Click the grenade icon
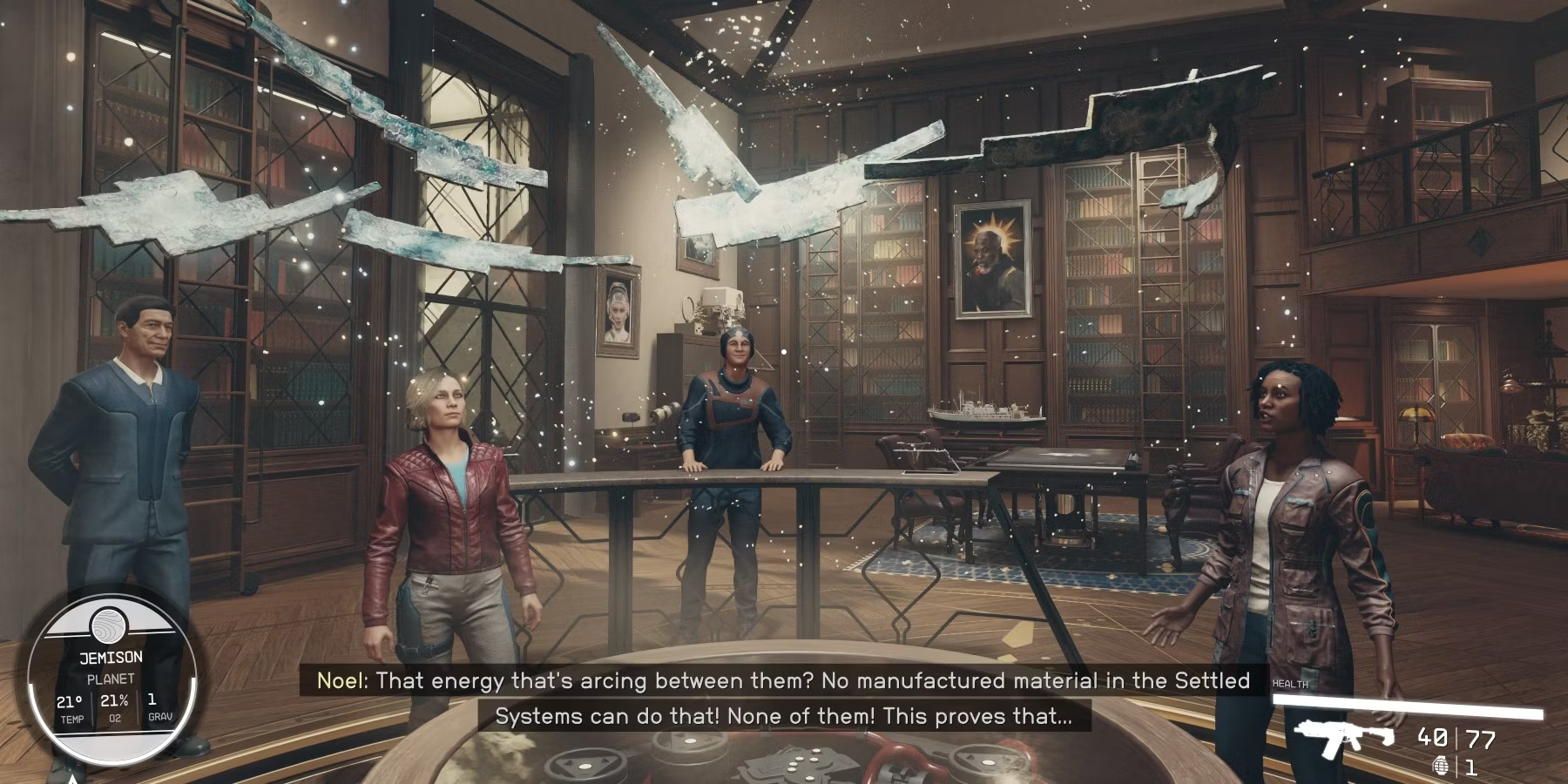 pyautogui.click(x=1440, y=767)
